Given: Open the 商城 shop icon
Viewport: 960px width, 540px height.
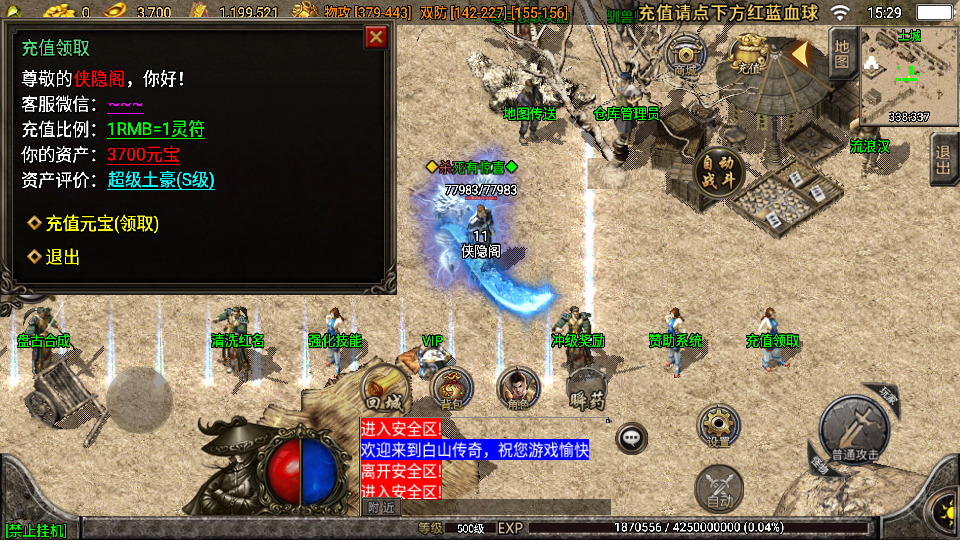Looking at the screenshot, I should tap(686, 53).
